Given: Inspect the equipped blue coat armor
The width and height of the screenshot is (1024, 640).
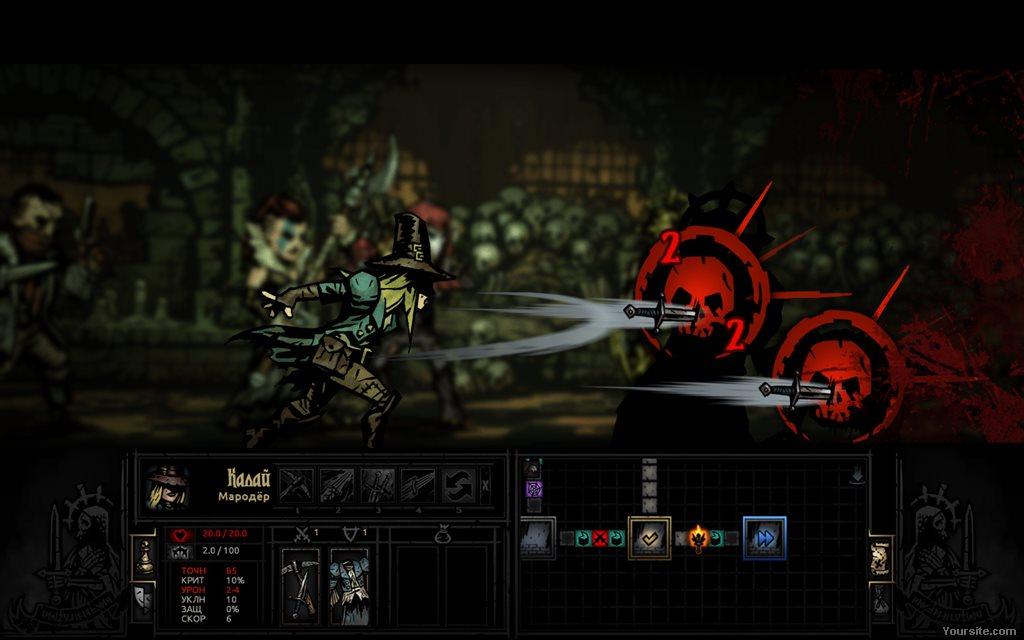Looking at the screenshot, I should pyautogui.click(x=349, y=586).
